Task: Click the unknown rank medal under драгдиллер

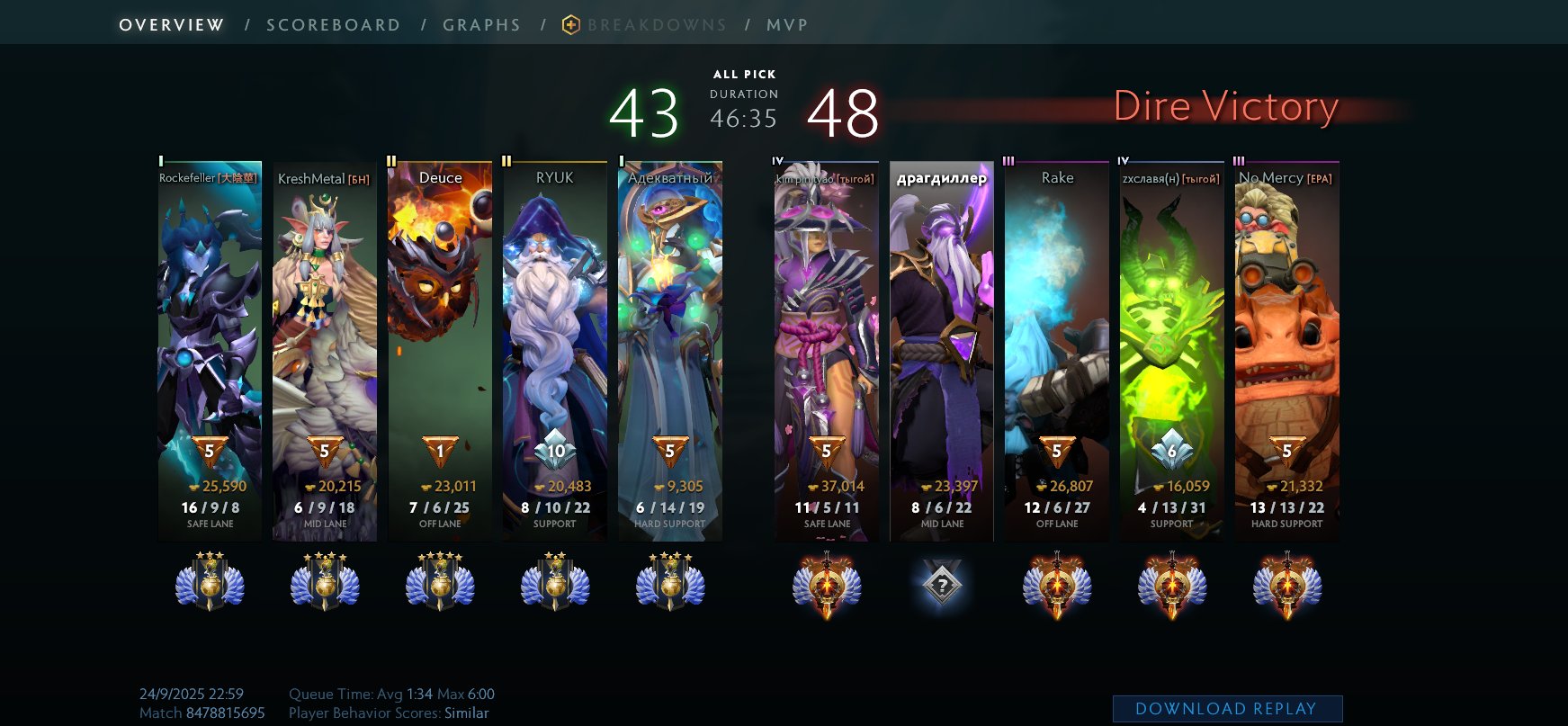Action: pos(941,583)
